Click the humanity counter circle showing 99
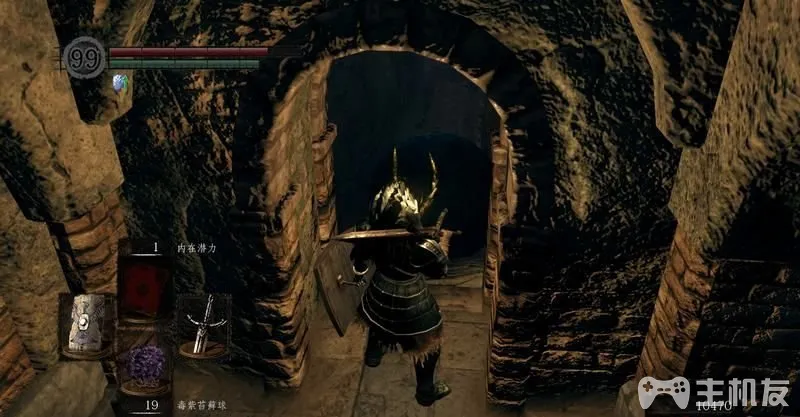The image size is (800, 417). coord(84,55)
